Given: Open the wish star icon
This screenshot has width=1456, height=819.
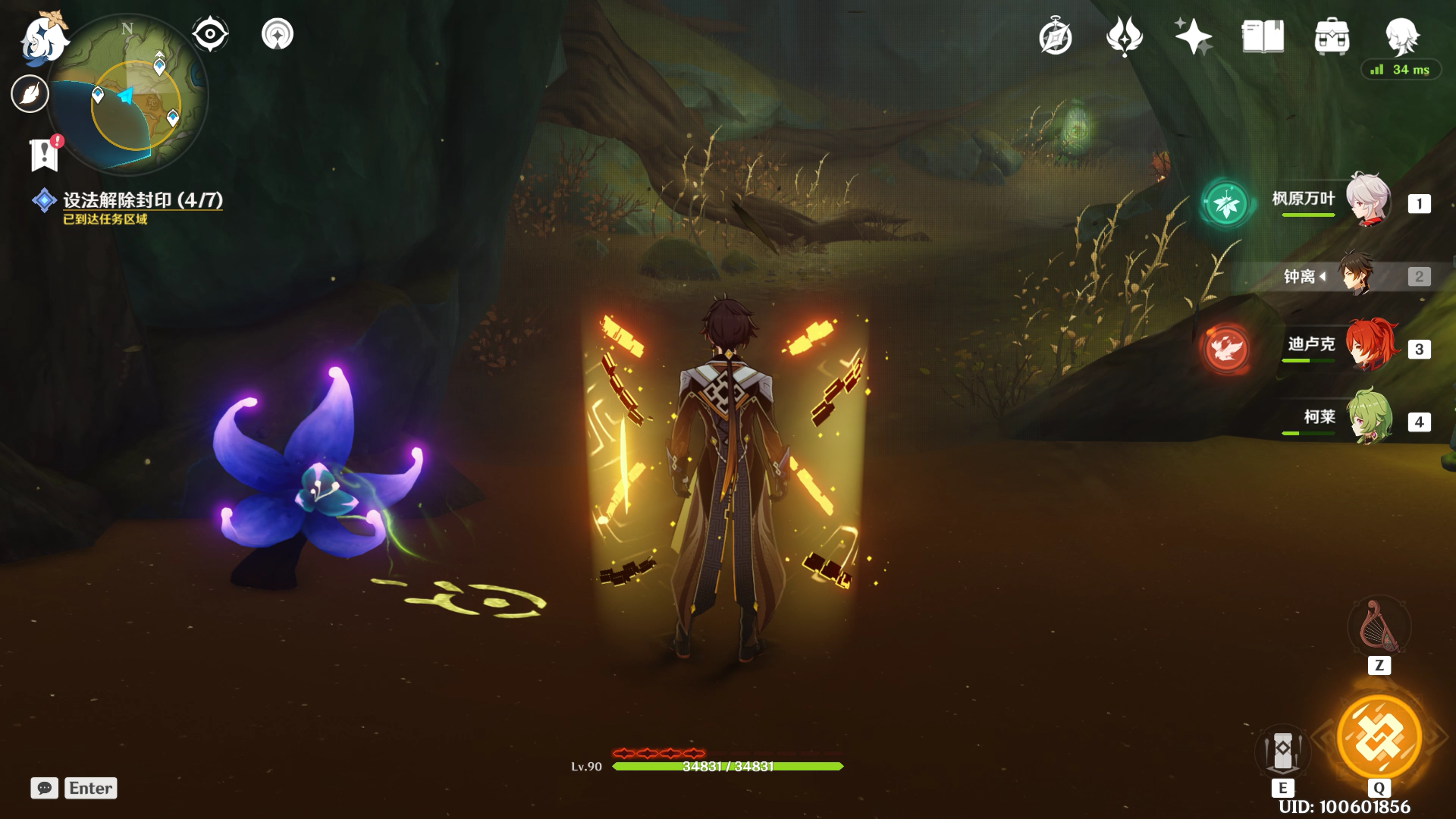Looking at the screenshot, I should click(x=1193, y=36).
